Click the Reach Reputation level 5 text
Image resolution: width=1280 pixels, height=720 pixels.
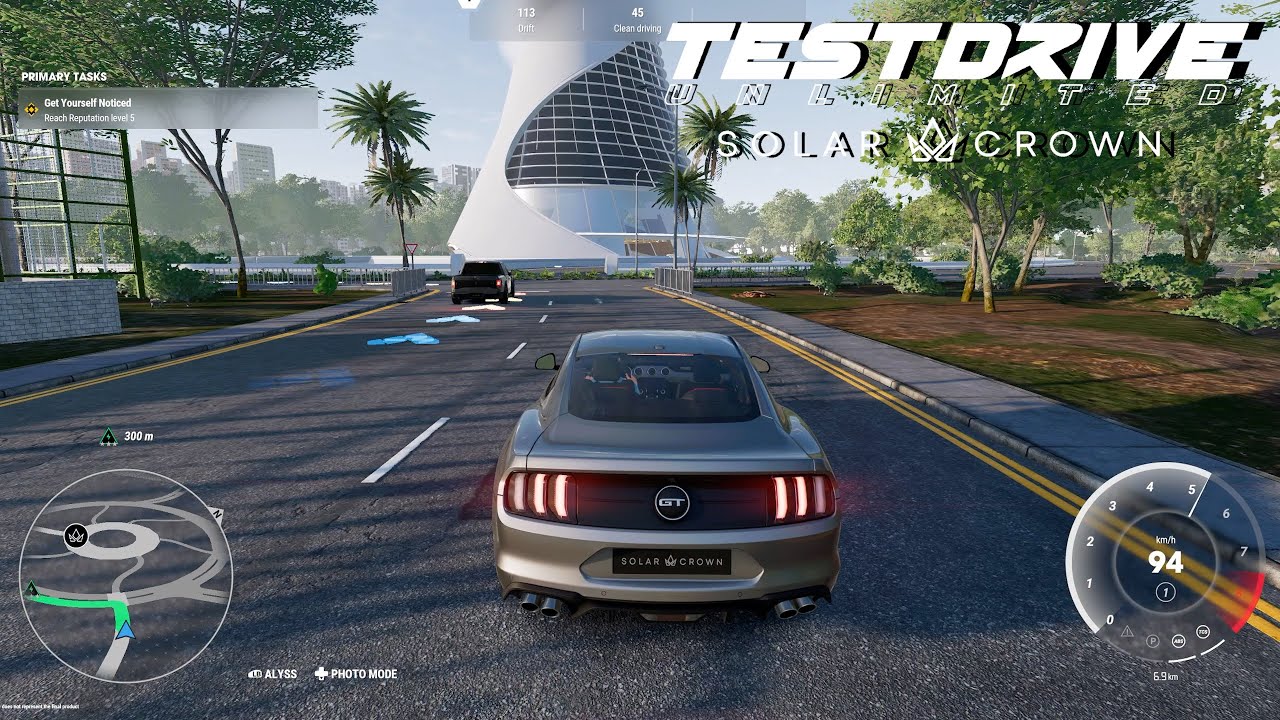point(88,119)
